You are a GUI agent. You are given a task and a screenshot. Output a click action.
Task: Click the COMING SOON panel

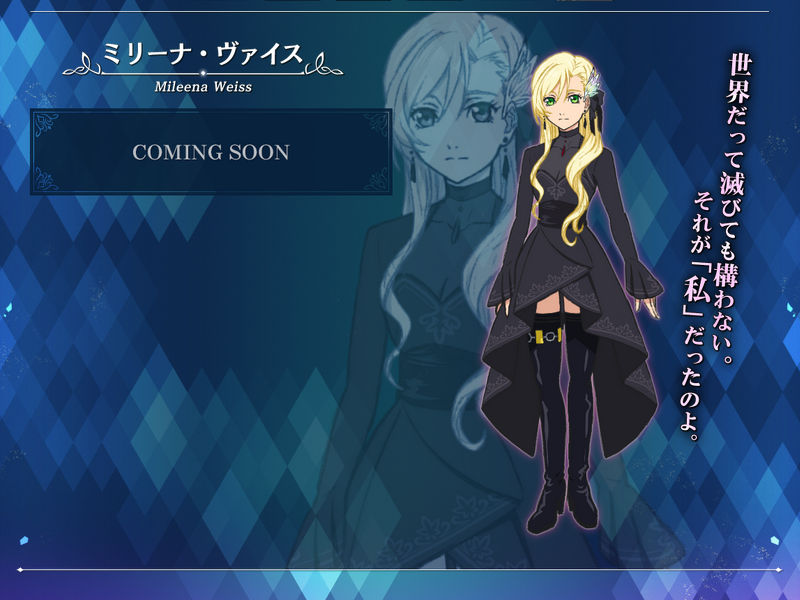coord(211,152)
